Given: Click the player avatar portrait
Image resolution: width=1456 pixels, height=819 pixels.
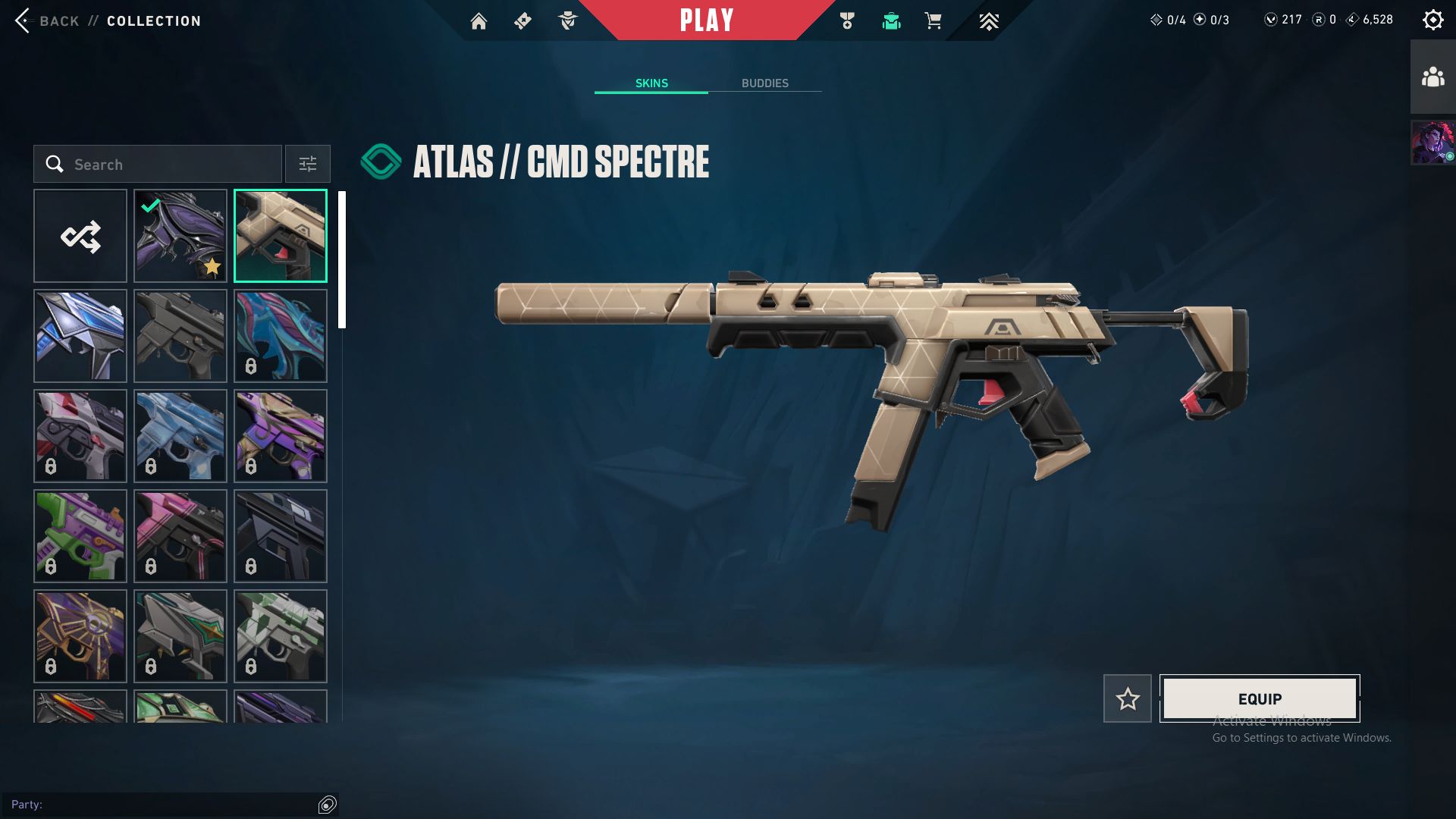Looking at the screenshot, I should pos(1432,142).
